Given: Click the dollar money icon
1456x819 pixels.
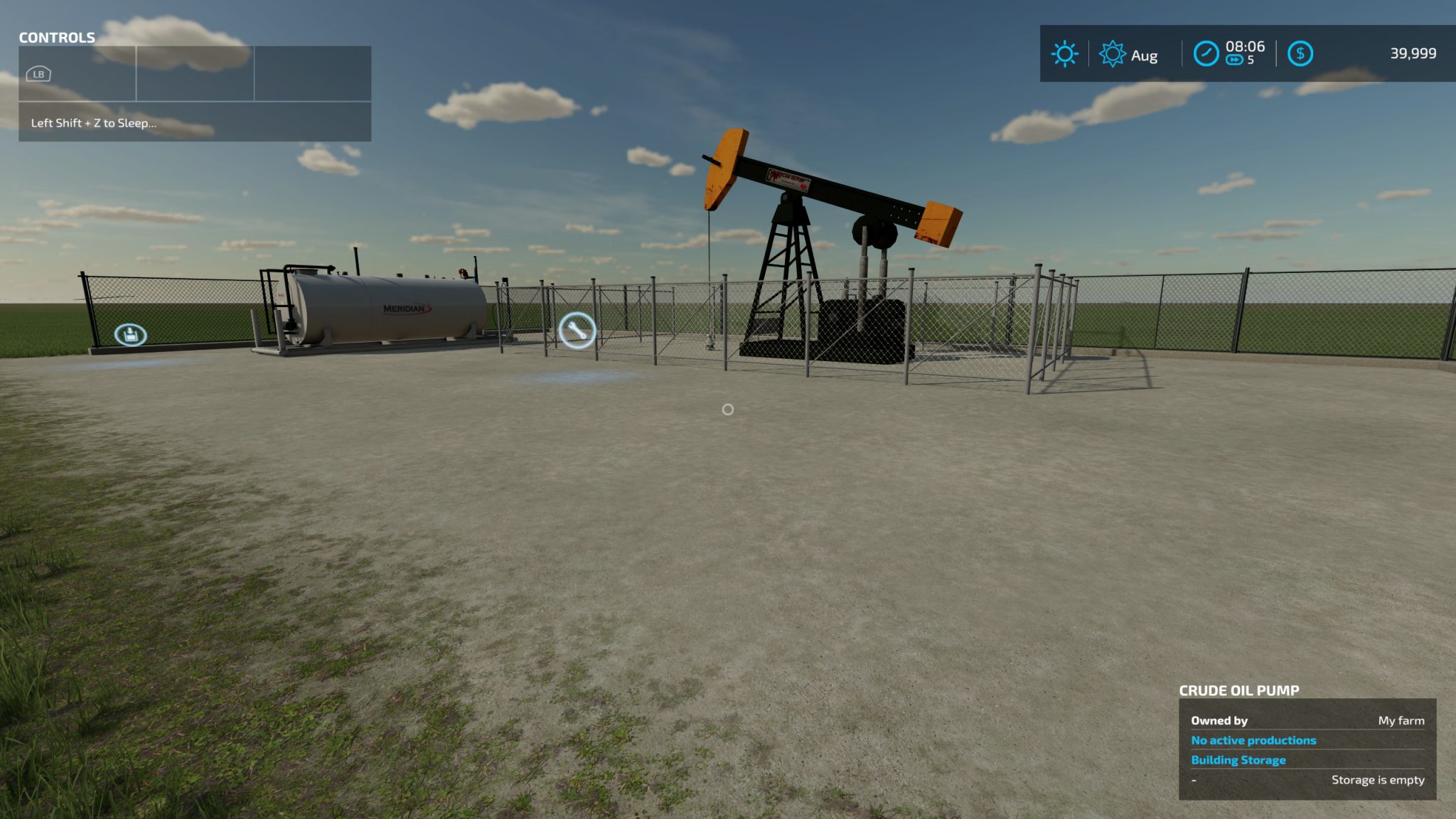Looking at the screenshot, I should tap(1301, 53).
